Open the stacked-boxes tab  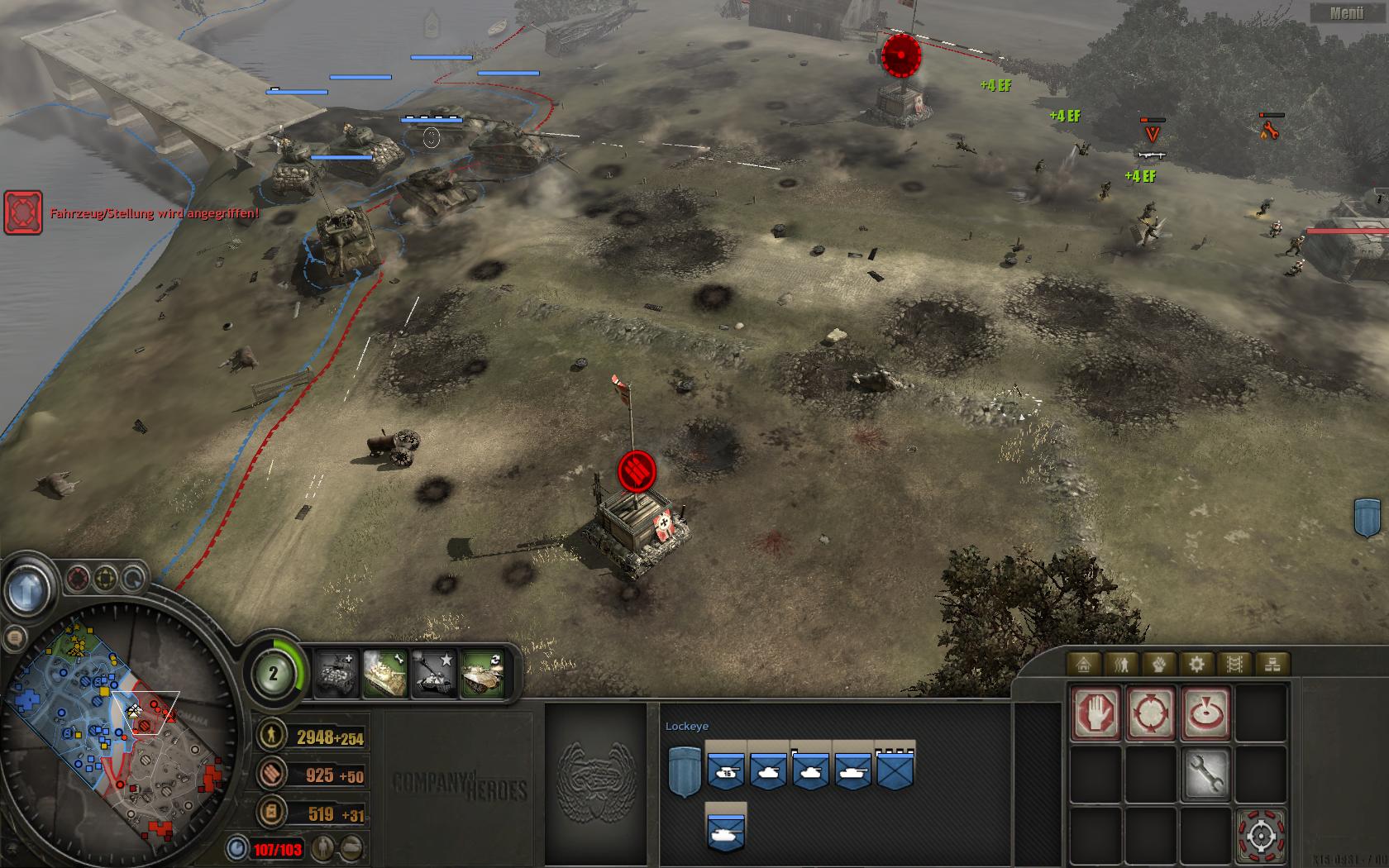point(1272,664)
